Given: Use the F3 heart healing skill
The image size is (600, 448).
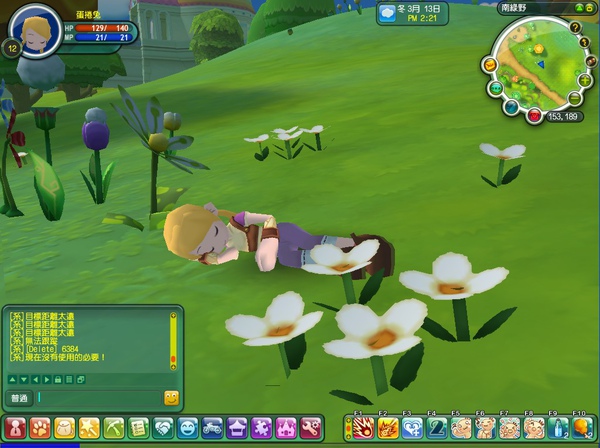Looking at the screenshot, I should [x=411, y=428].
